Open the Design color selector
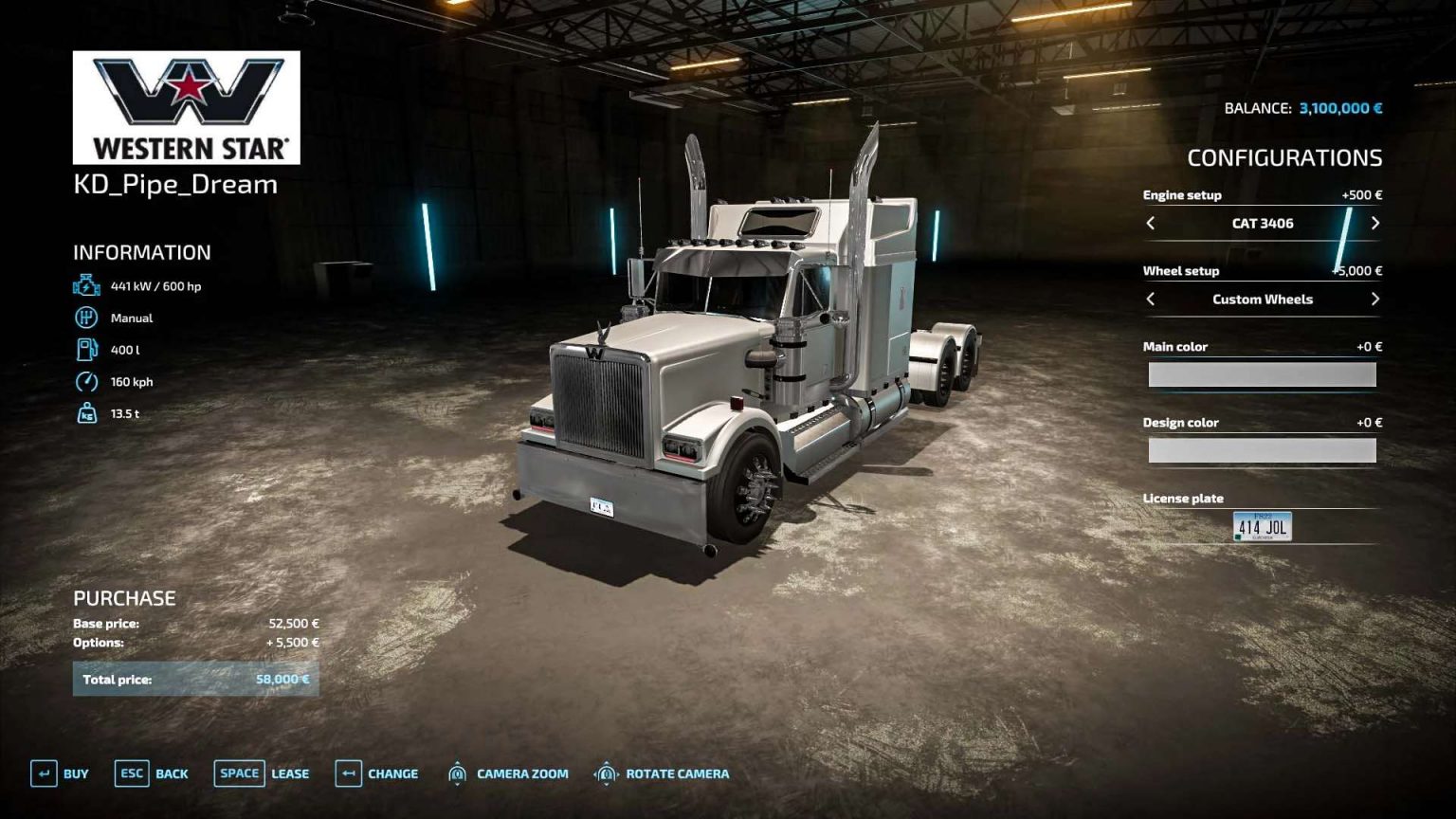Screen dimensions: 1456x819 pyautogui.click(x=1263, y=449)
